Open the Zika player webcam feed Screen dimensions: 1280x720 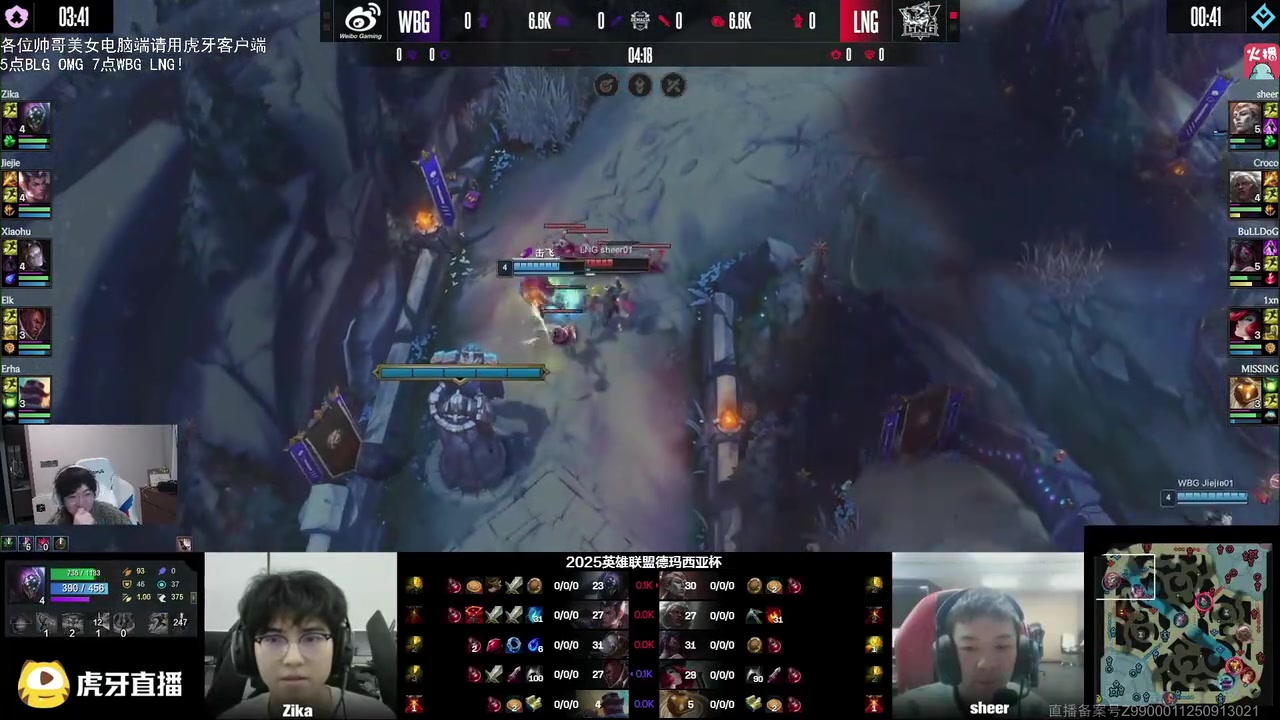click(x=300, y=635)
